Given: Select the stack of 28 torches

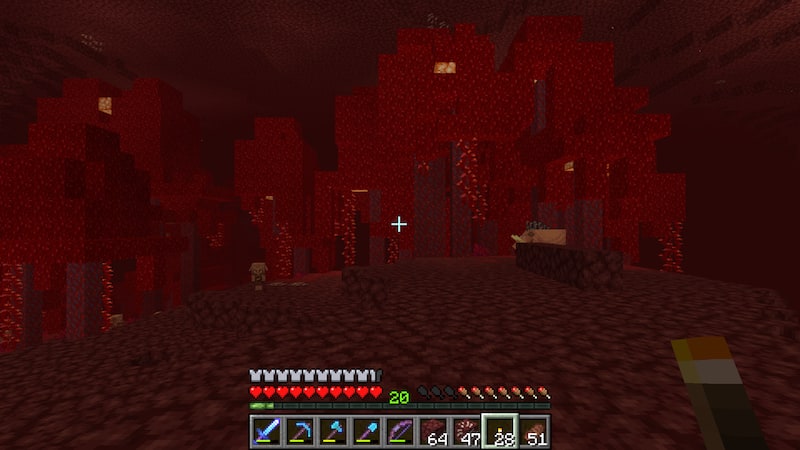Looking at the screenshot, I should pyautogui.click(x=500, y=432).
